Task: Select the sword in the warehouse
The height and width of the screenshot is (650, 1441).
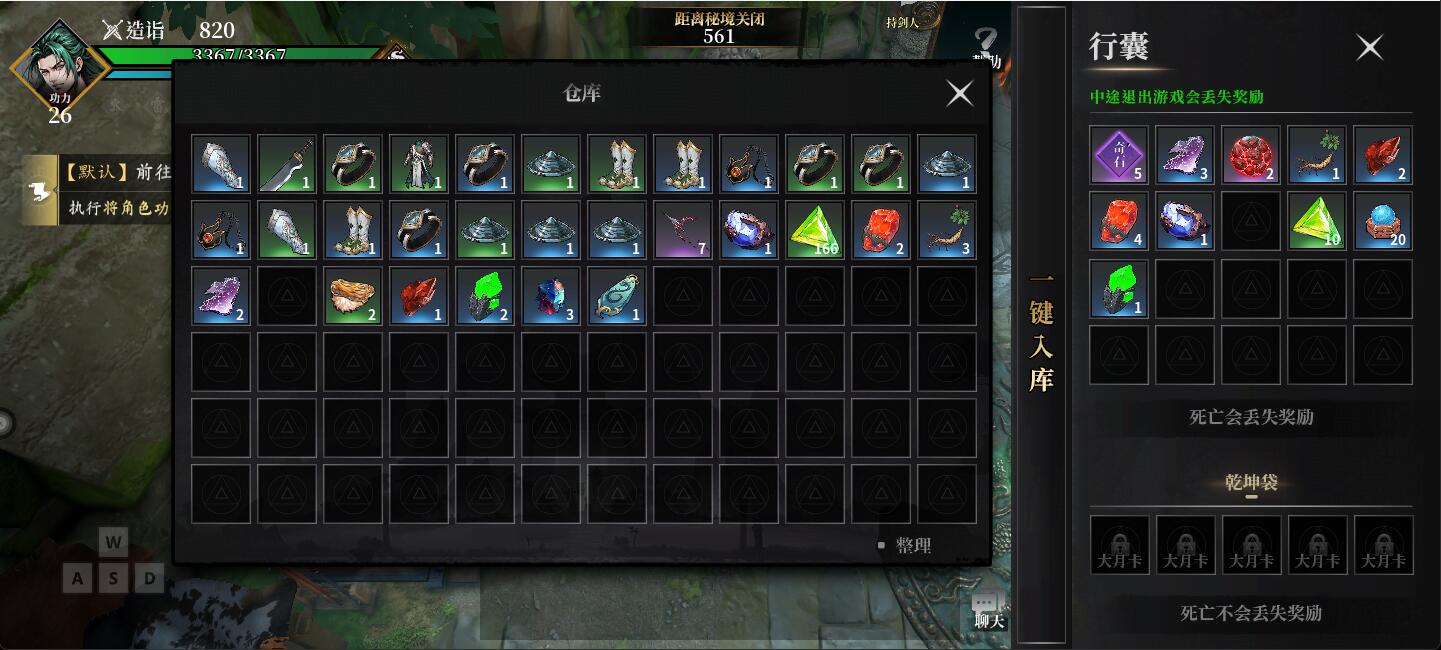Action: tap(286, 164)
